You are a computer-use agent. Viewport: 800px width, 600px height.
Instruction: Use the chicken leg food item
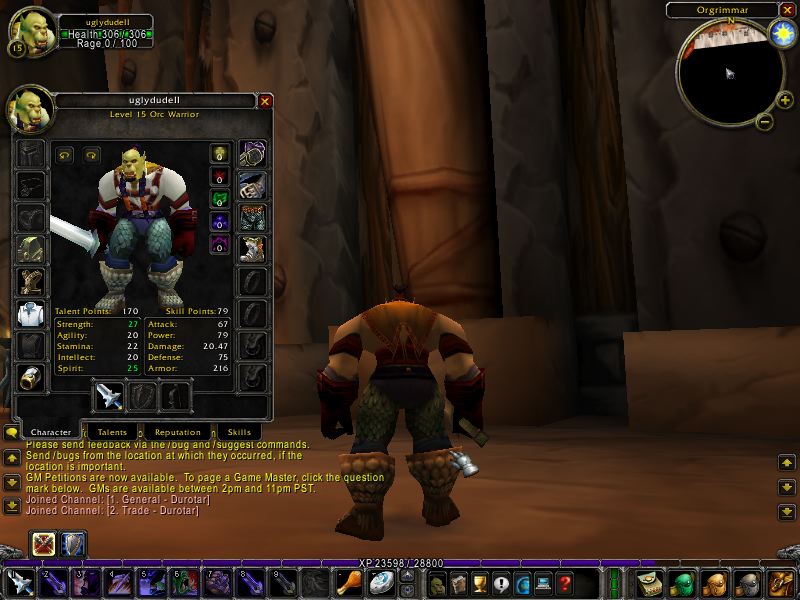point(350,583)
